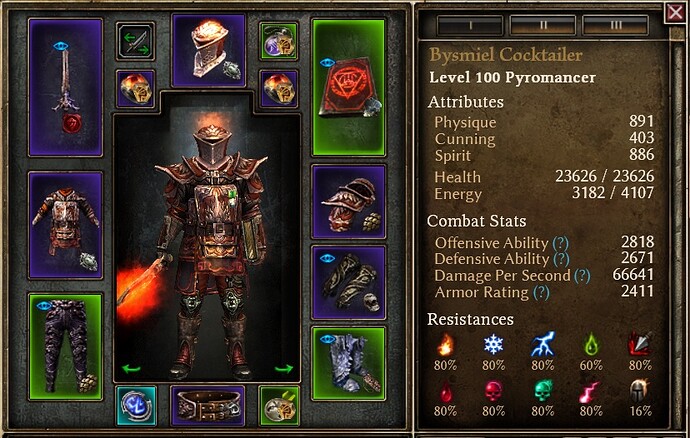This screenshot has height=438, width=690.
Task: Show the Offensive Ability help tooltip
Action: (561, 243)
